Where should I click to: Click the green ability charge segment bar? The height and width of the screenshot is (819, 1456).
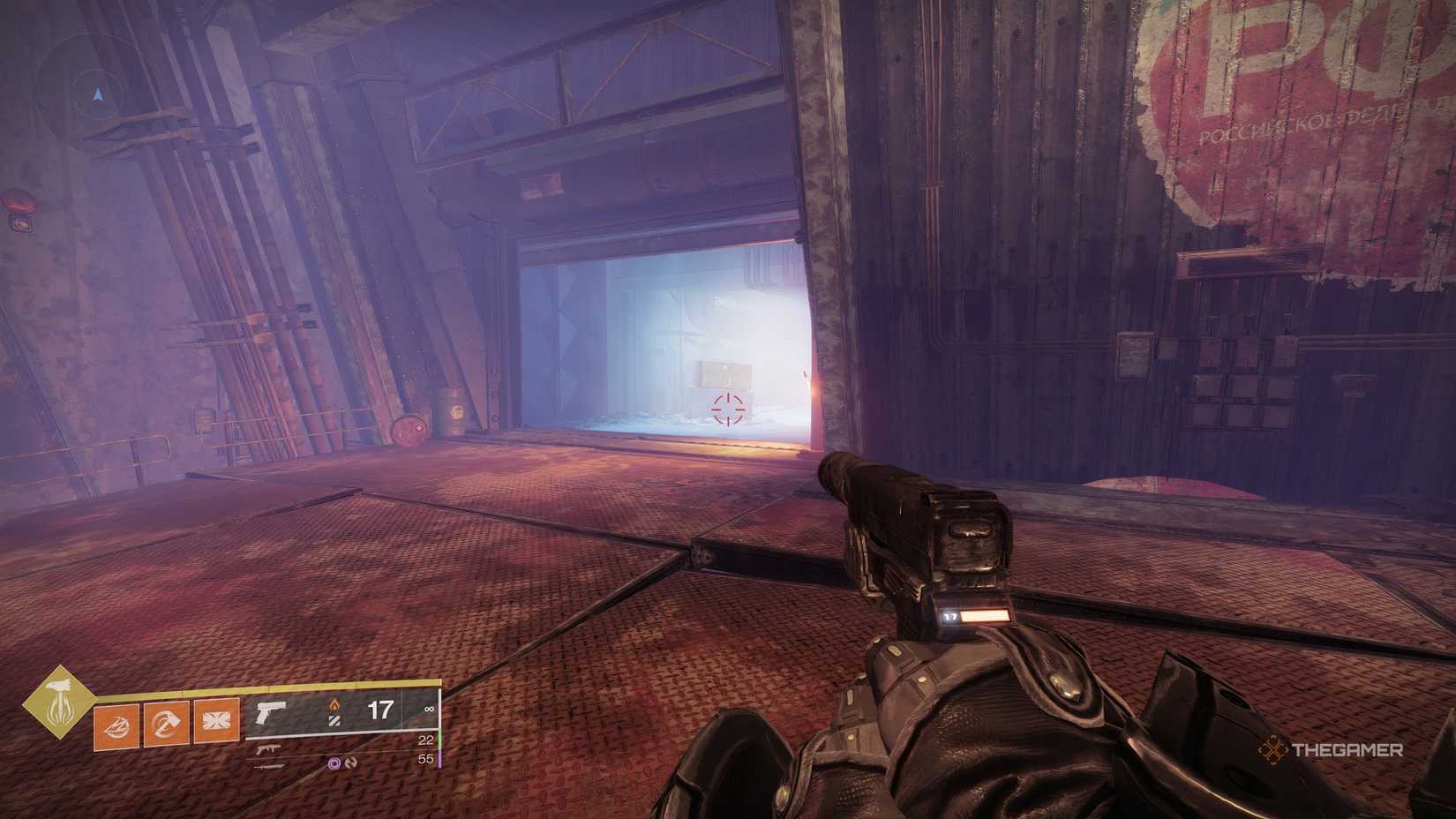(439, 740)
